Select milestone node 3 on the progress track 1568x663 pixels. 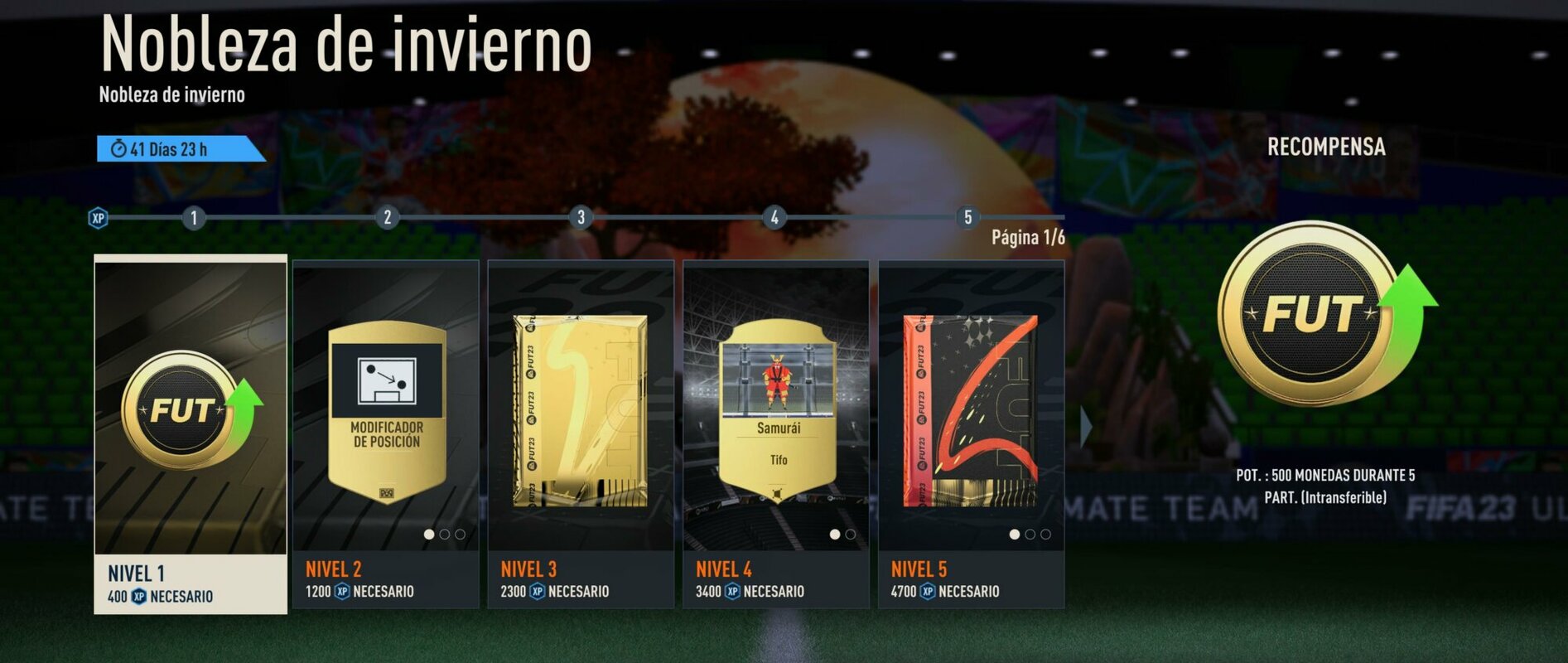point(580,216)
